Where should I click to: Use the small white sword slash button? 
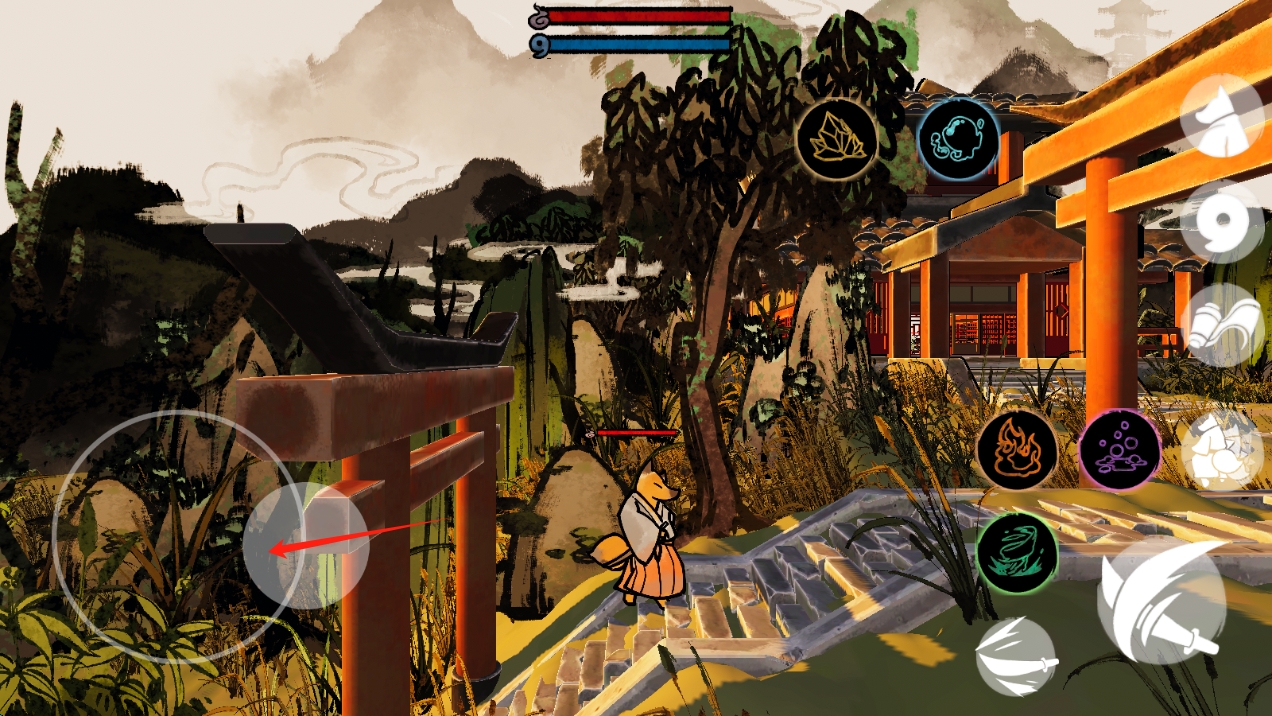1016,657
